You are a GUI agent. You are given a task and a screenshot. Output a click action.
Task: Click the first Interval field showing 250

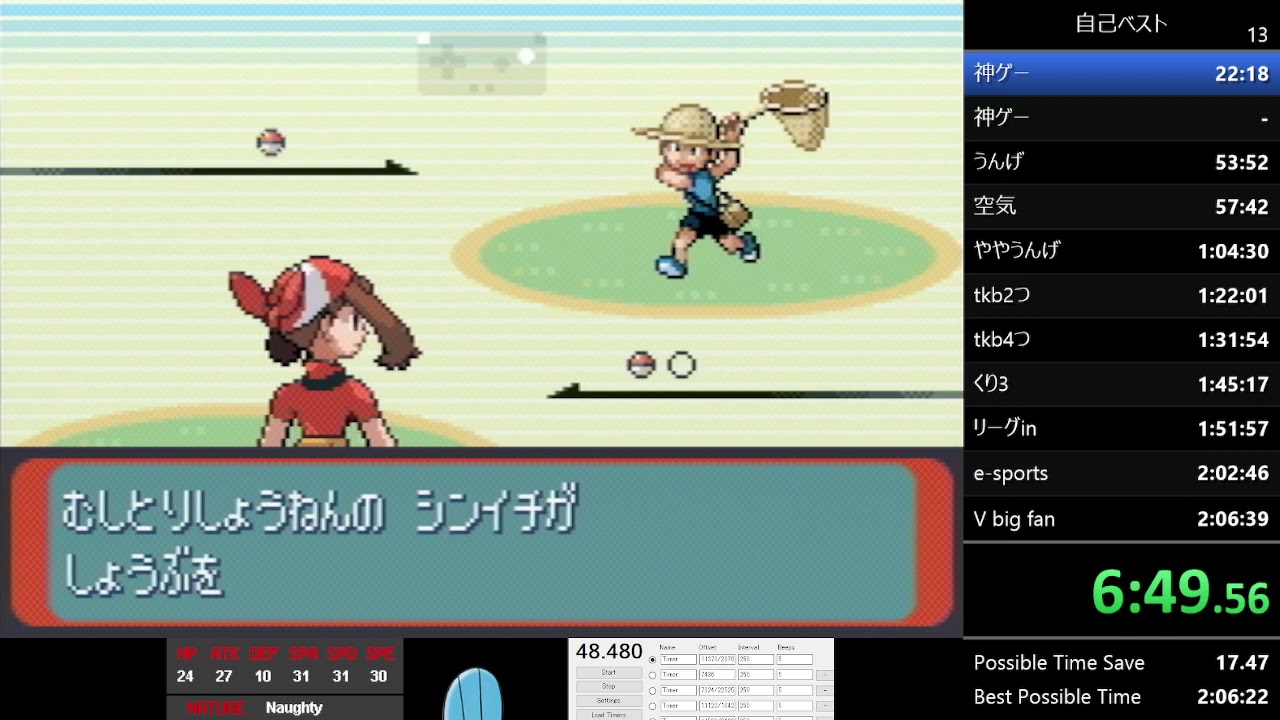pos(756,659)
